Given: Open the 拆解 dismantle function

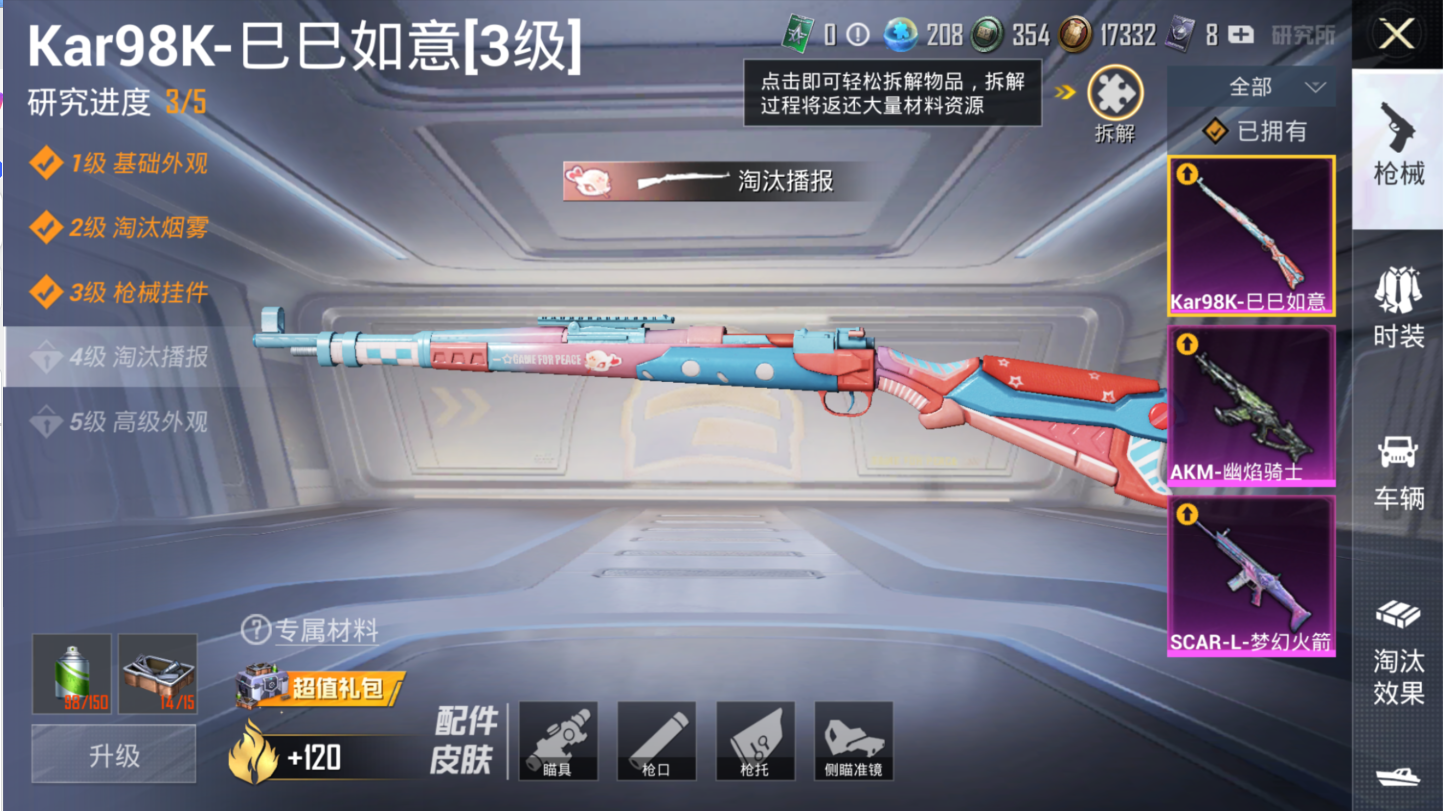Looking at the screenshot, I should [x=1114, y=98].
